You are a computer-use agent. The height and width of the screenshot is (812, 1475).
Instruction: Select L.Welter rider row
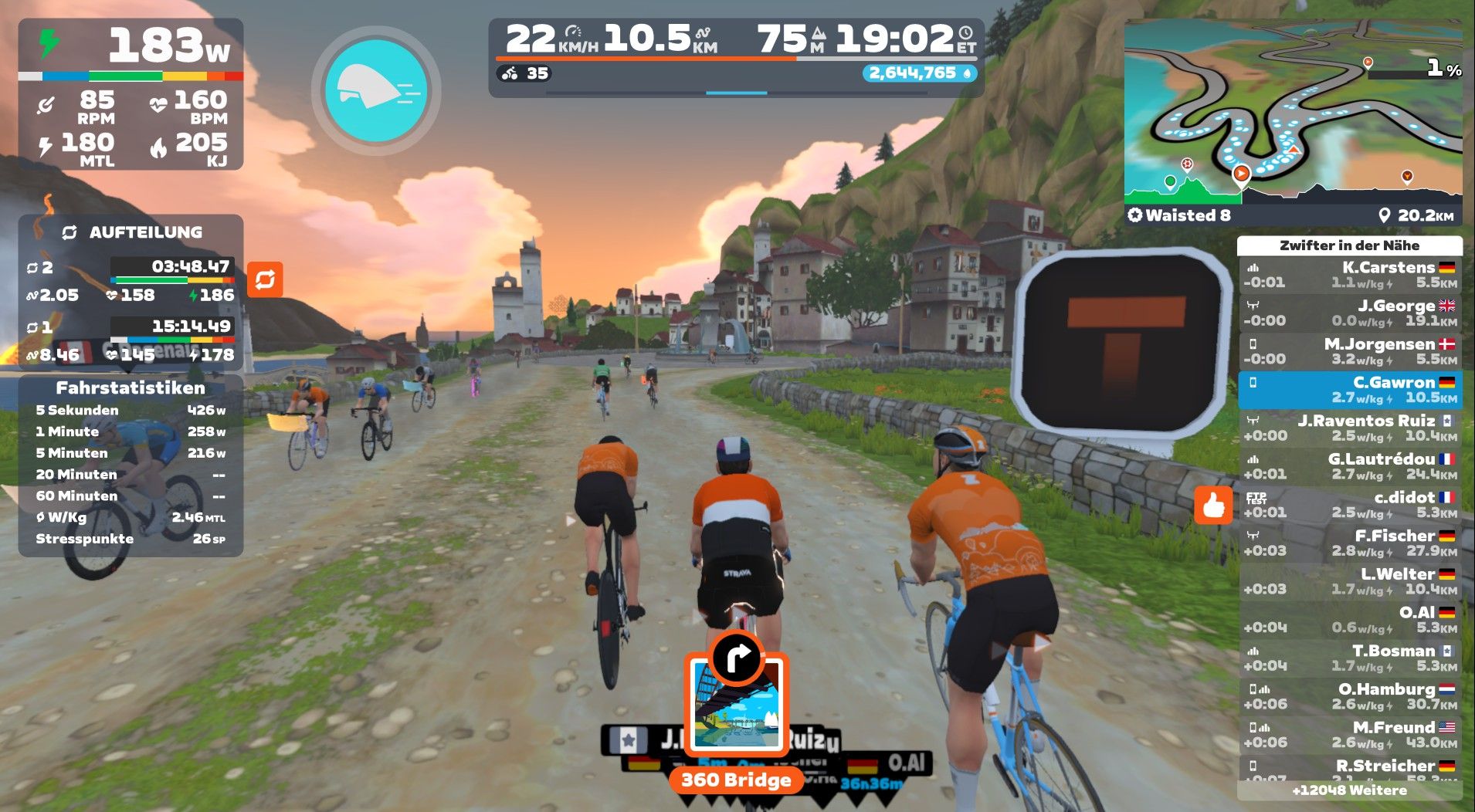click(1349, 581)
